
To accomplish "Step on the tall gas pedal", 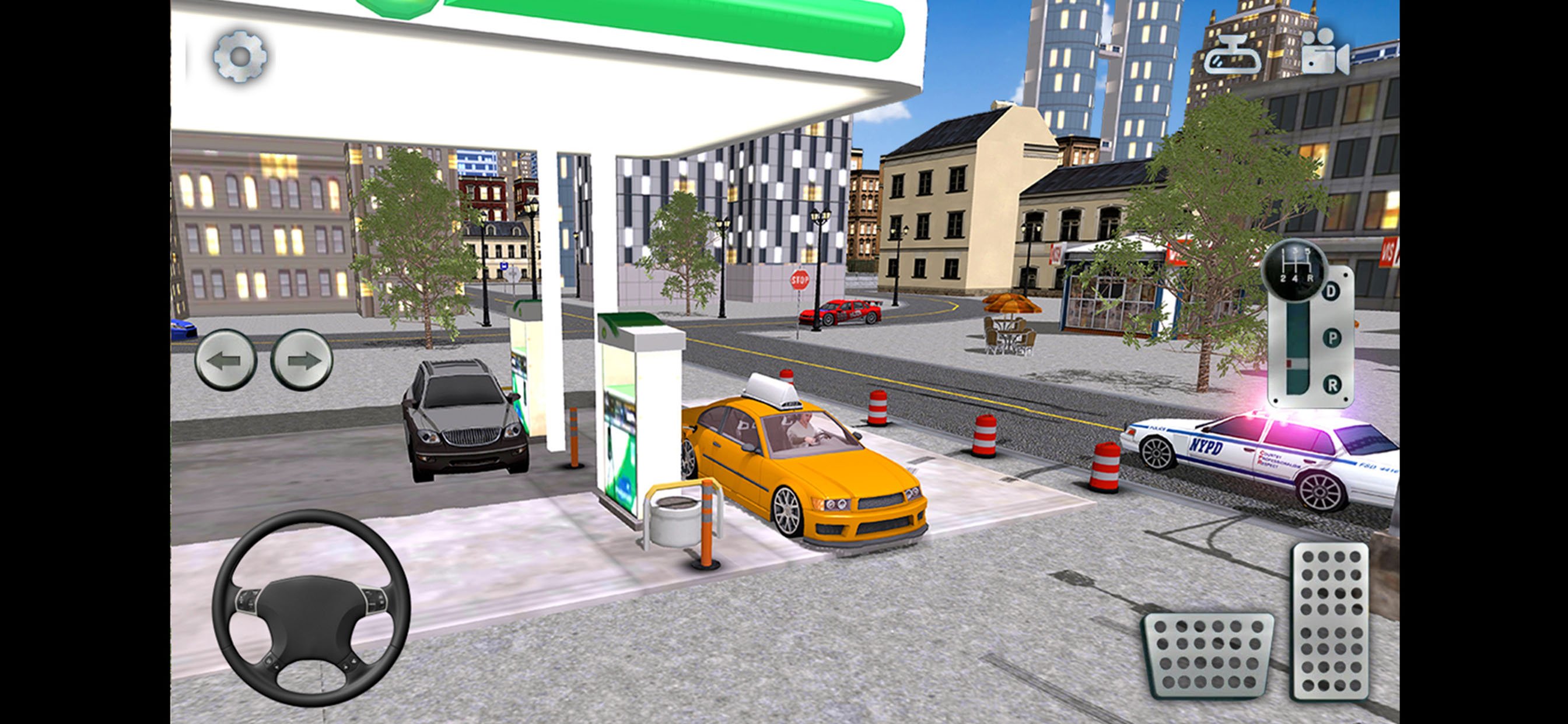I will [1331, 621].
